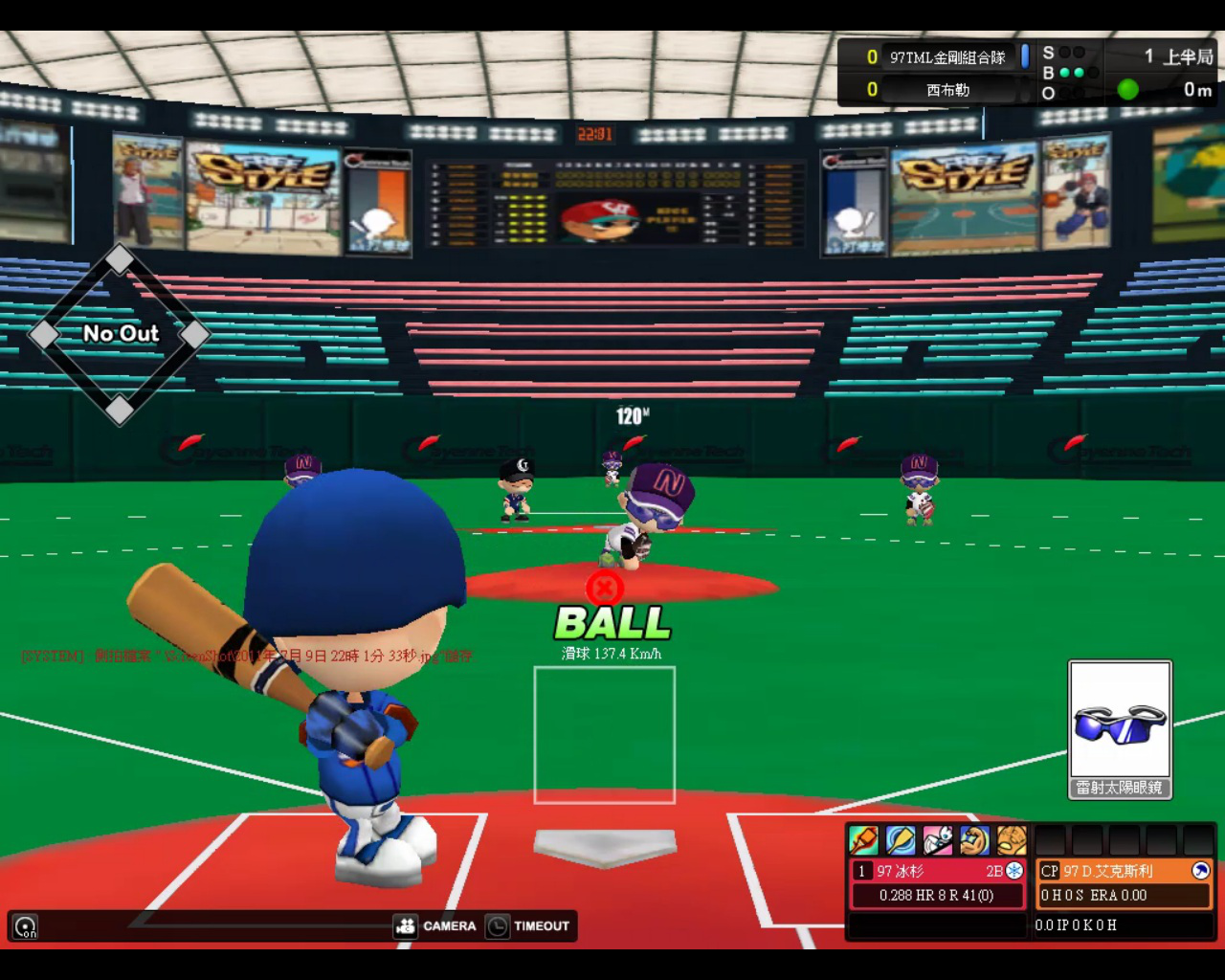The width and height of the screenshot is (1225, 980).
Task: Click the laser sunglasses item card
Action: click(1120, 729)
